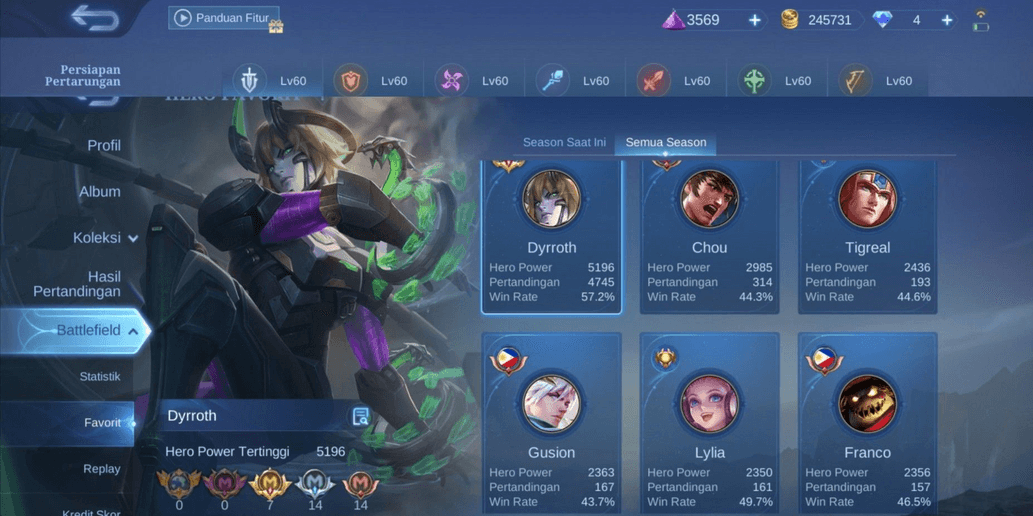Viewport: 1033px width, 516px height.
Task: Open the Panduan Fitur guide
Action: pos(224,18)
